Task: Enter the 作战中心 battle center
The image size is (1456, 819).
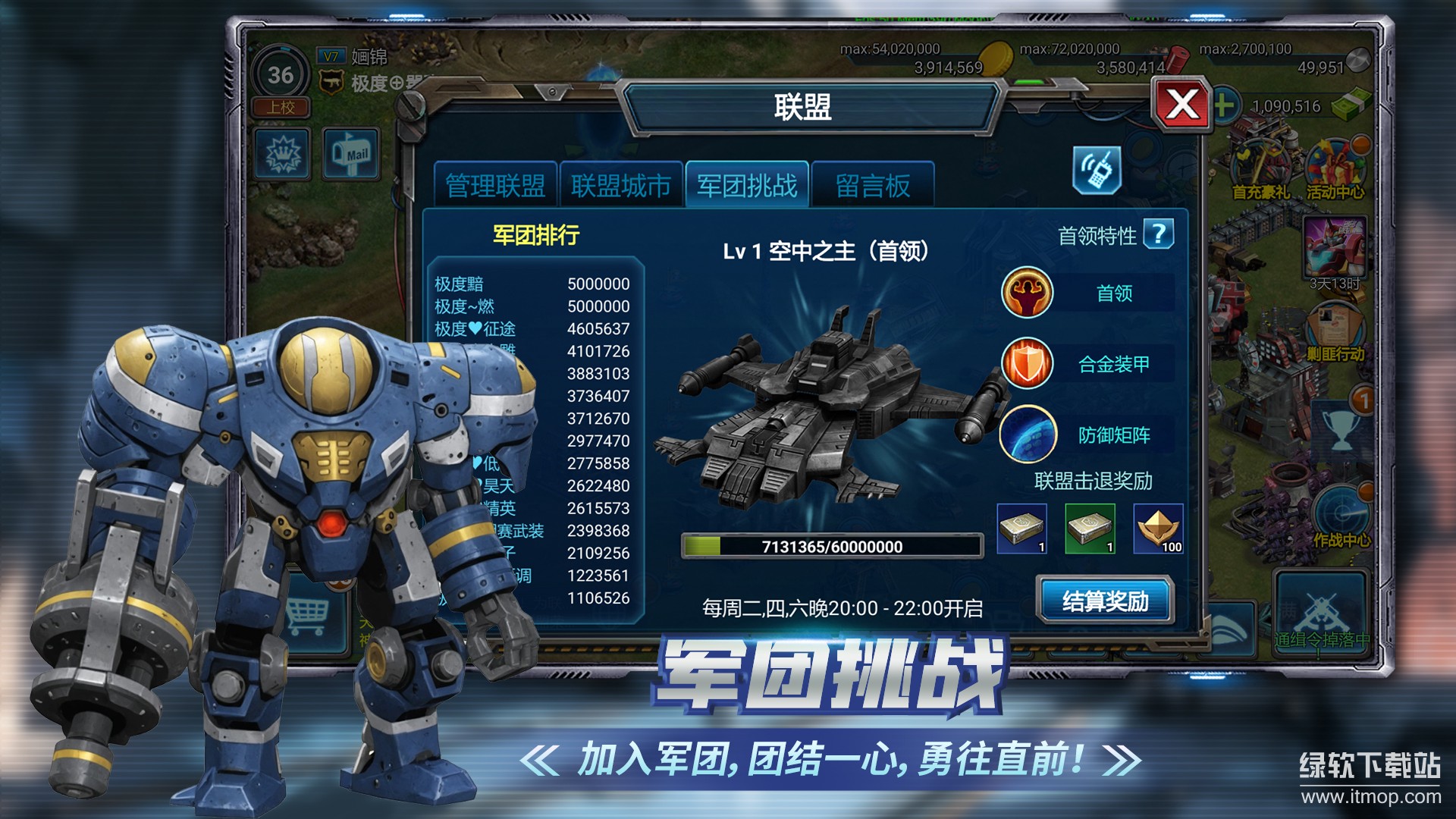Action: click(1341, 516)
